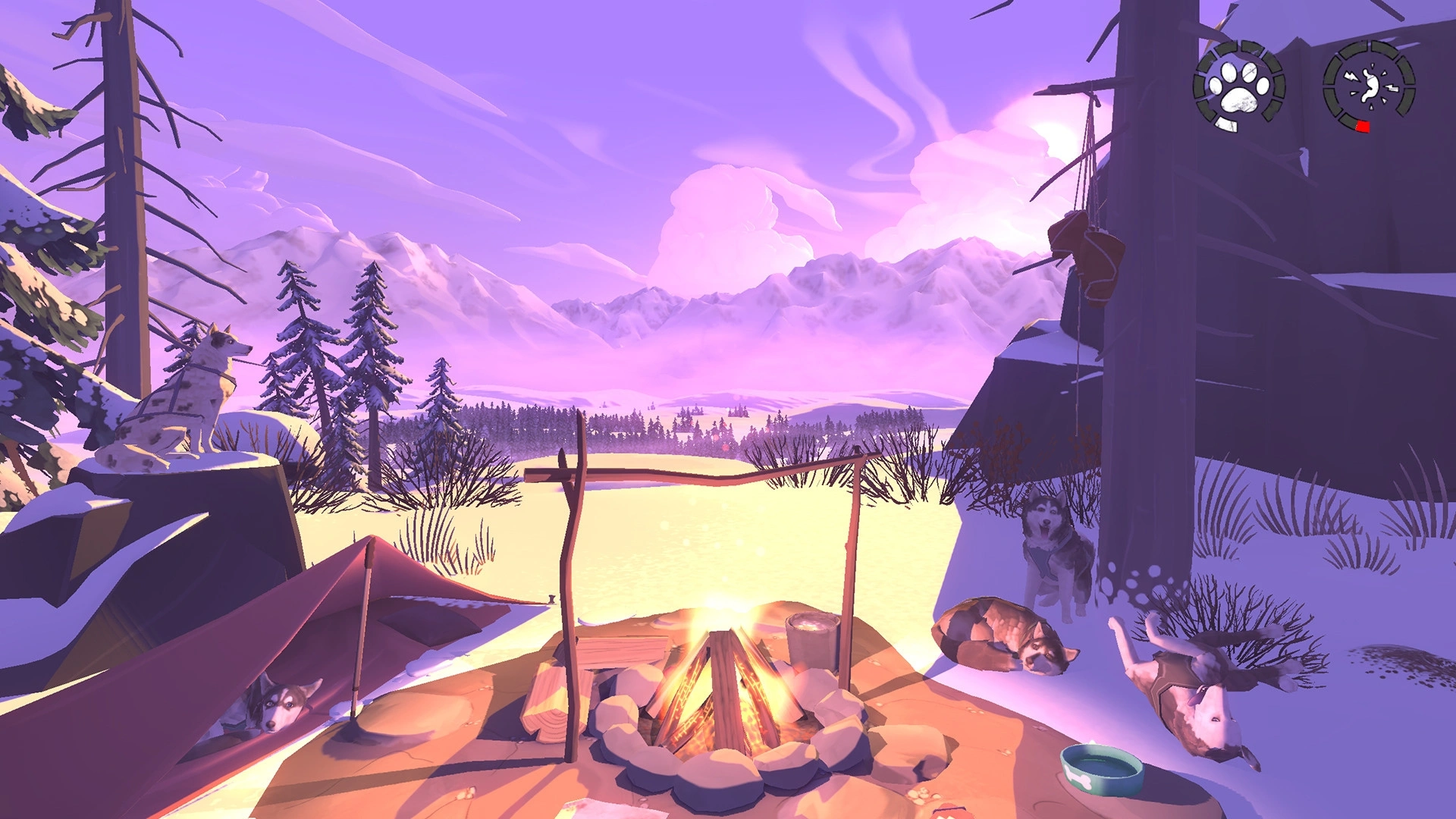The height and width of the screenshot is (819, 1456).
Task: Select the stomach hunger gauge icon
Action: point(1369,86)
